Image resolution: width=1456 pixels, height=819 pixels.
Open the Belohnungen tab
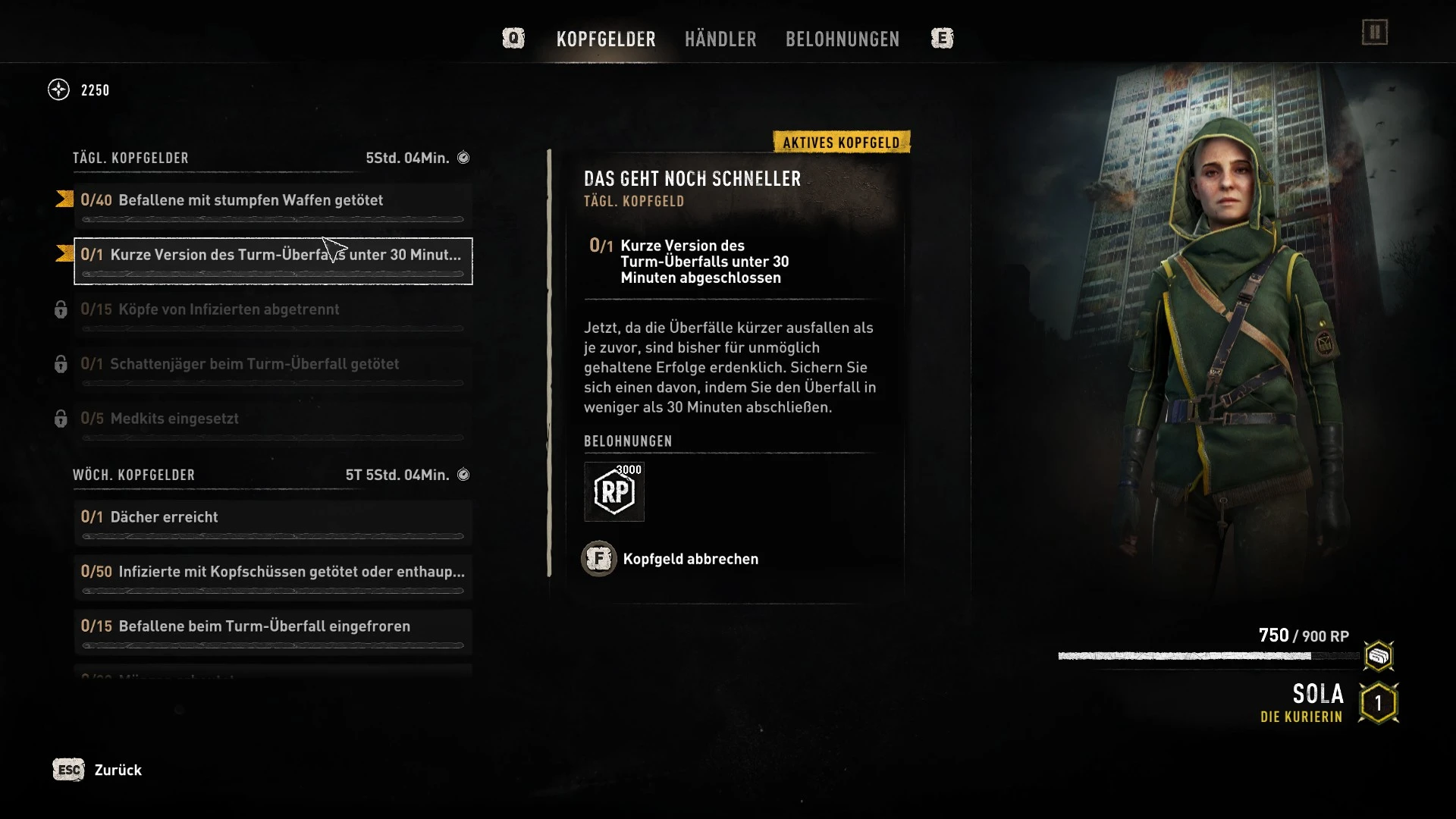coord(843,39)
